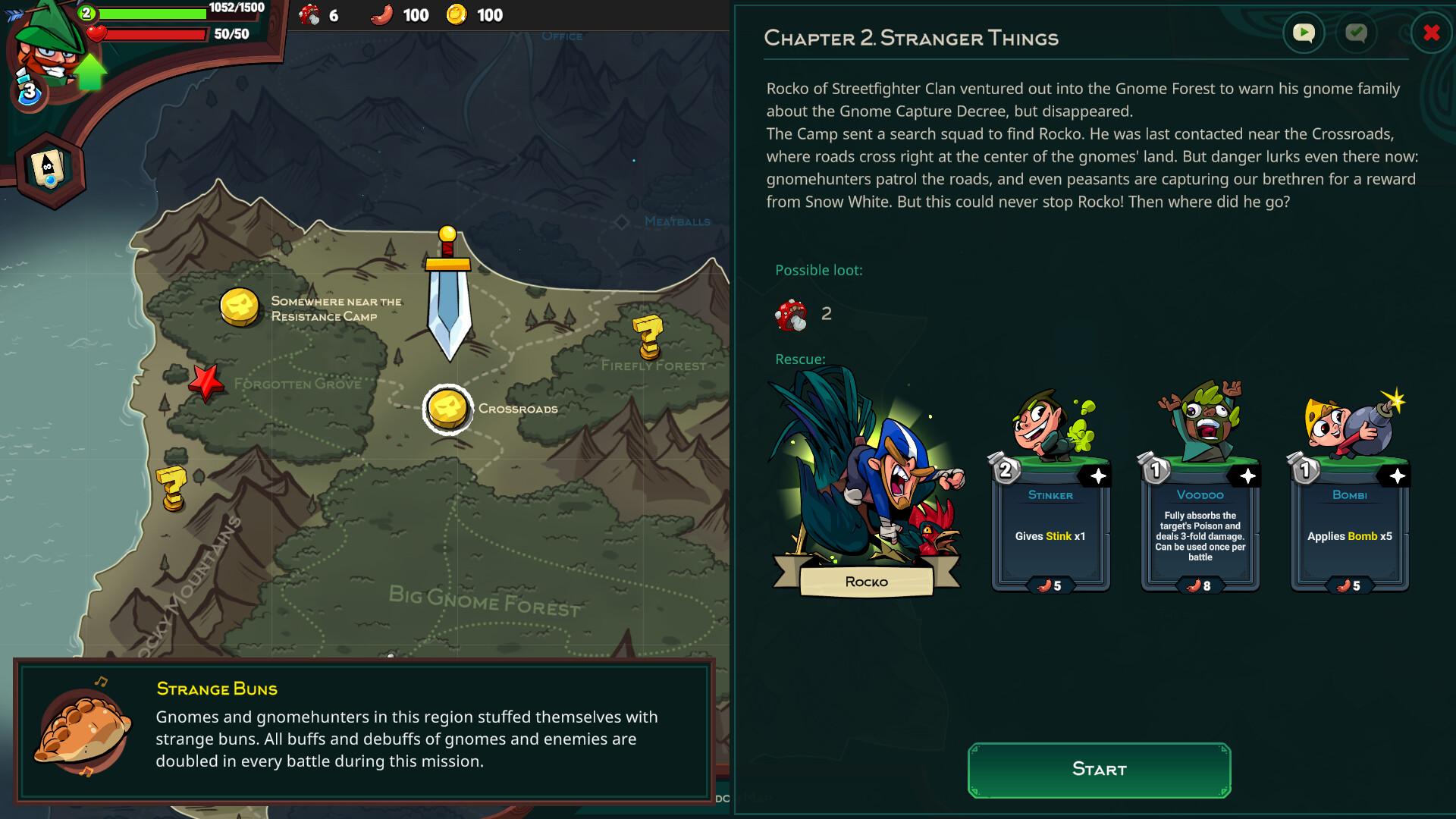This screenshot has width=1456, height=819.
Task: Click the checkmark speech bubble icon
Action: point(1357,33)
